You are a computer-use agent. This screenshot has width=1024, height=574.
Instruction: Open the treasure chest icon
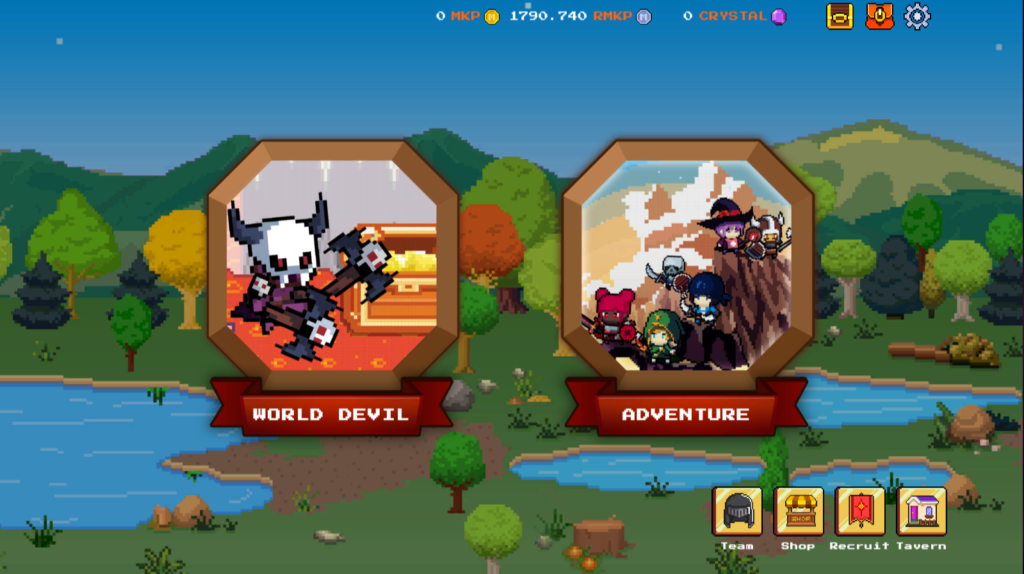pyautogui.click(x=840, y=16)
